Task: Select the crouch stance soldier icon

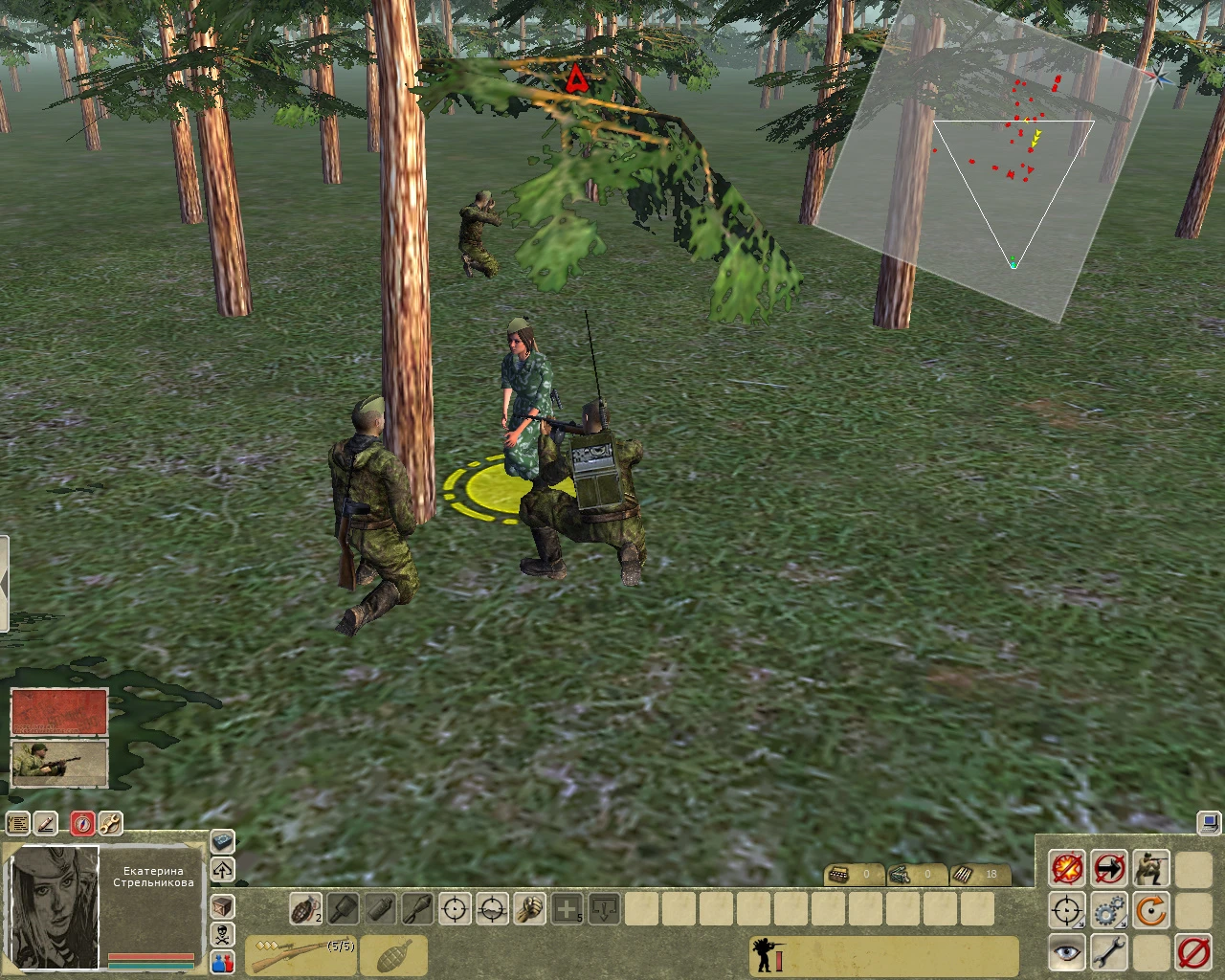Action: pyautogui.click(x=1151, y=869)
